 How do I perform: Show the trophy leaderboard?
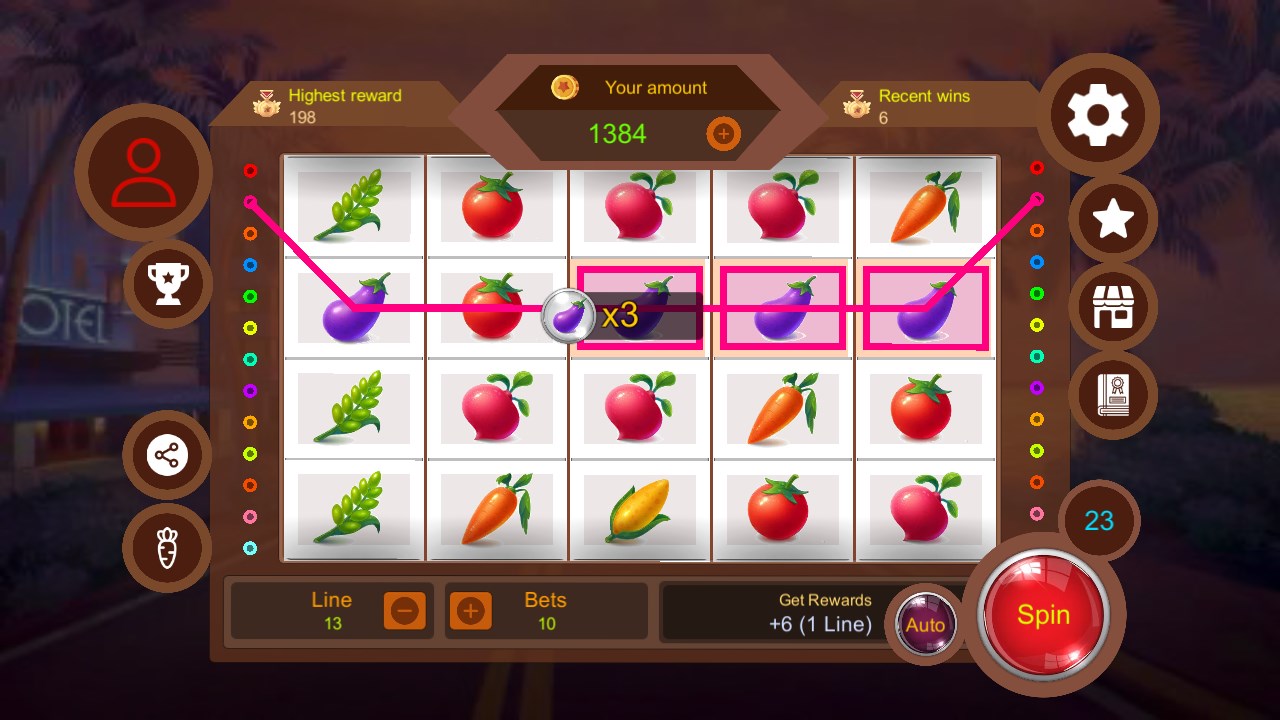coord(167,284)
